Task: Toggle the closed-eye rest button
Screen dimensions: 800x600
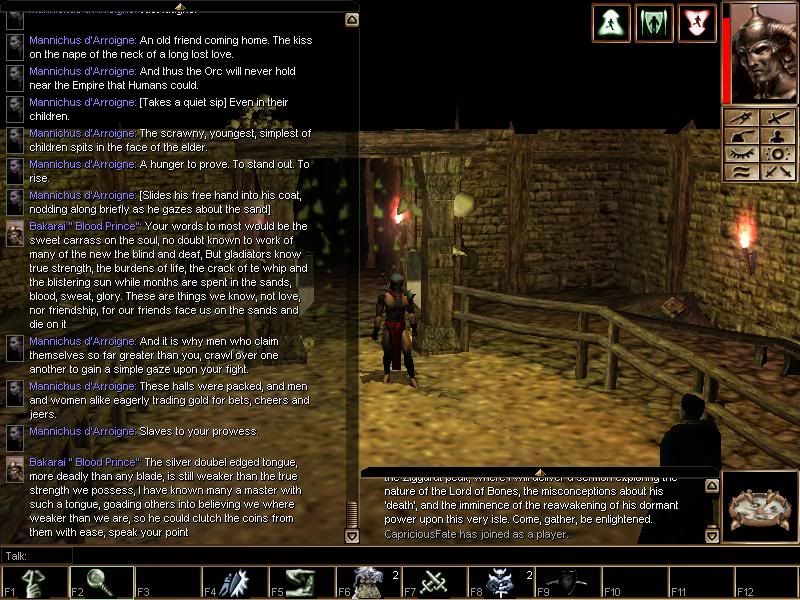Action: (743, 154)
